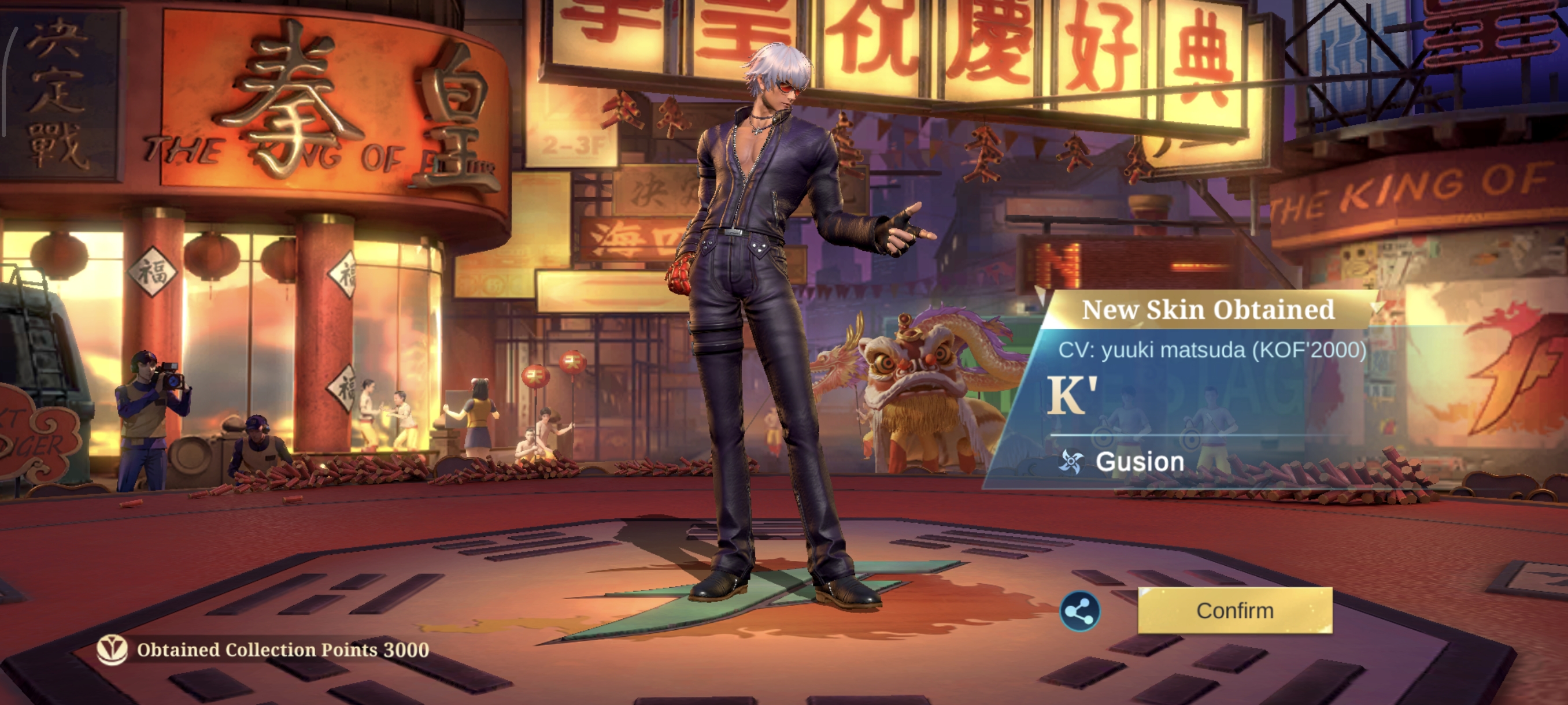Confirm the new K' skin
The image size is (1568, 705).
click(1234, 610)
